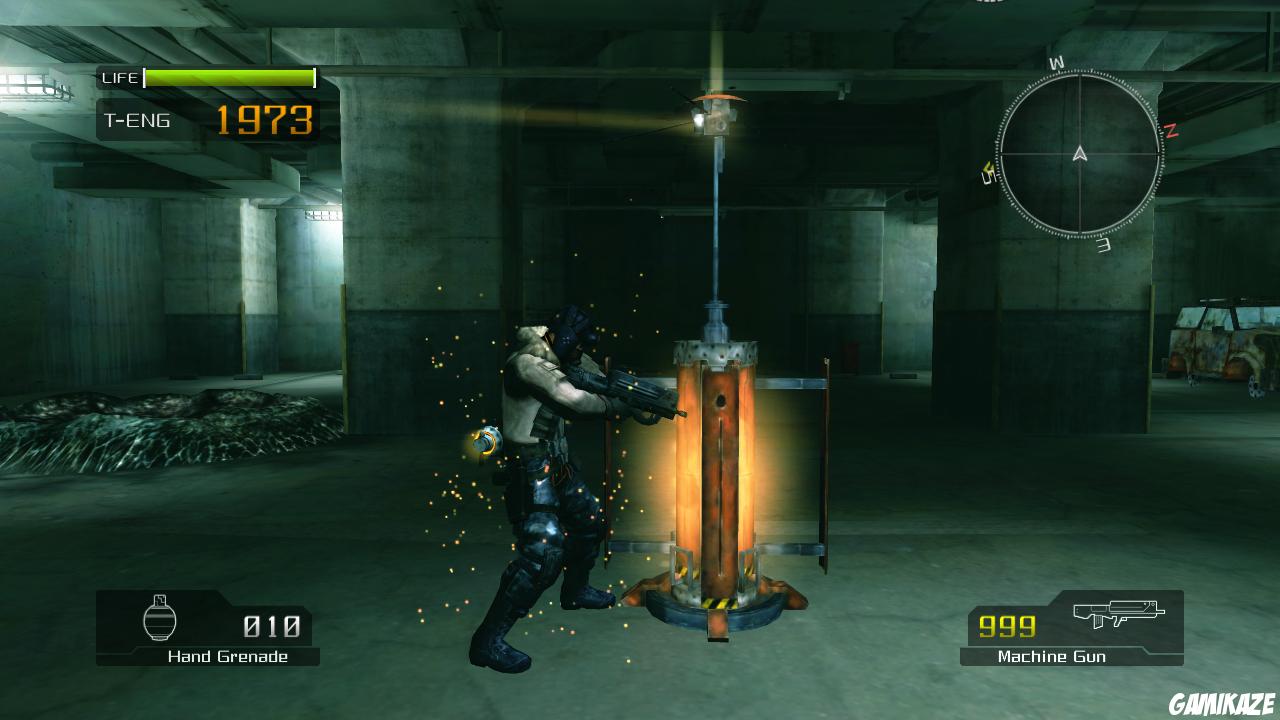The height and width of the screenshot is (720, 1280).
Task: Click the green LIFE health bar
Action: pyautogui.click(x=228, y=76)
